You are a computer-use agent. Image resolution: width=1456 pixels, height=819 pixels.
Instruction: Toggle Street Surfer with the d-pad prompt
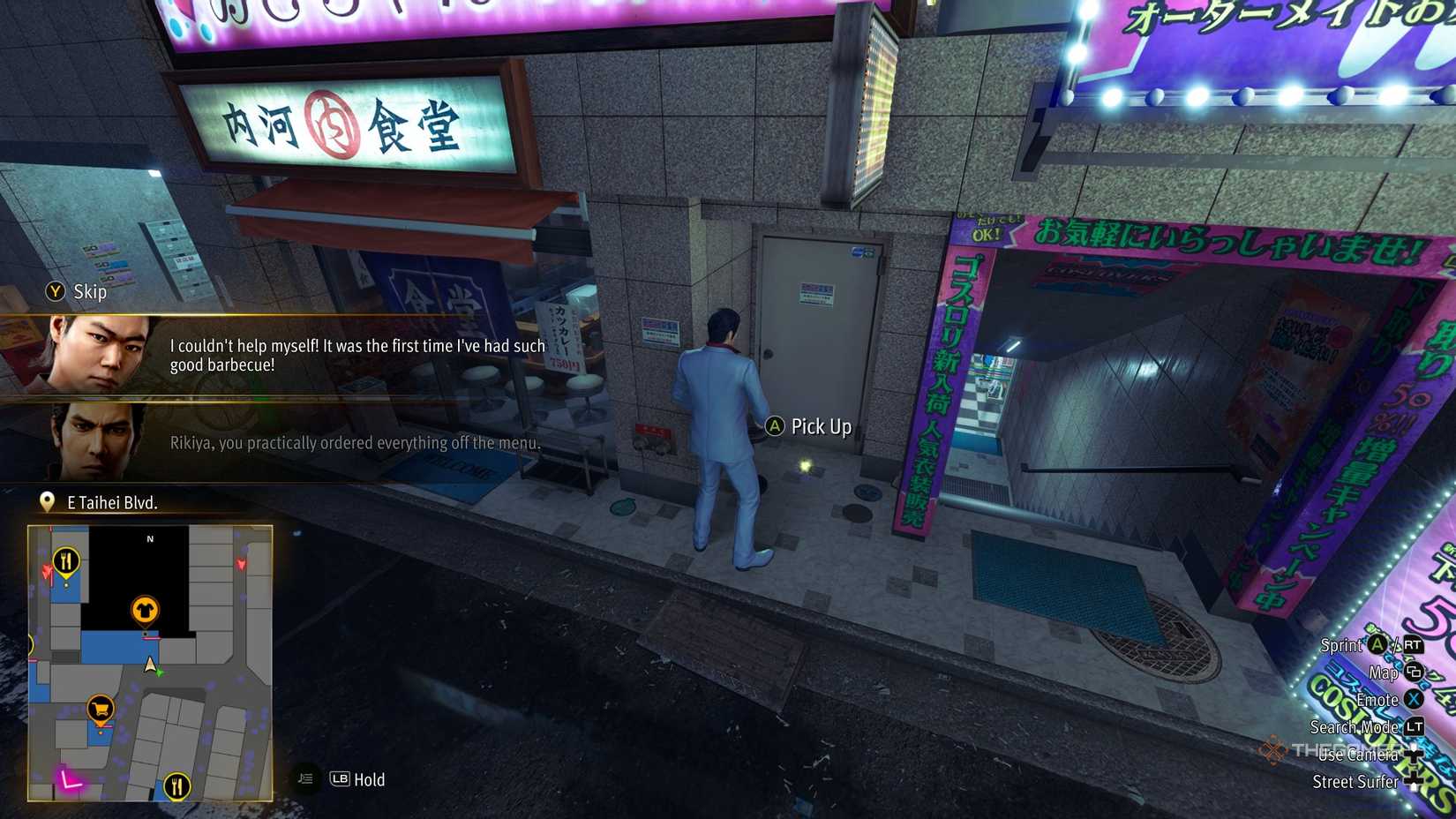tap(1413, 780)
